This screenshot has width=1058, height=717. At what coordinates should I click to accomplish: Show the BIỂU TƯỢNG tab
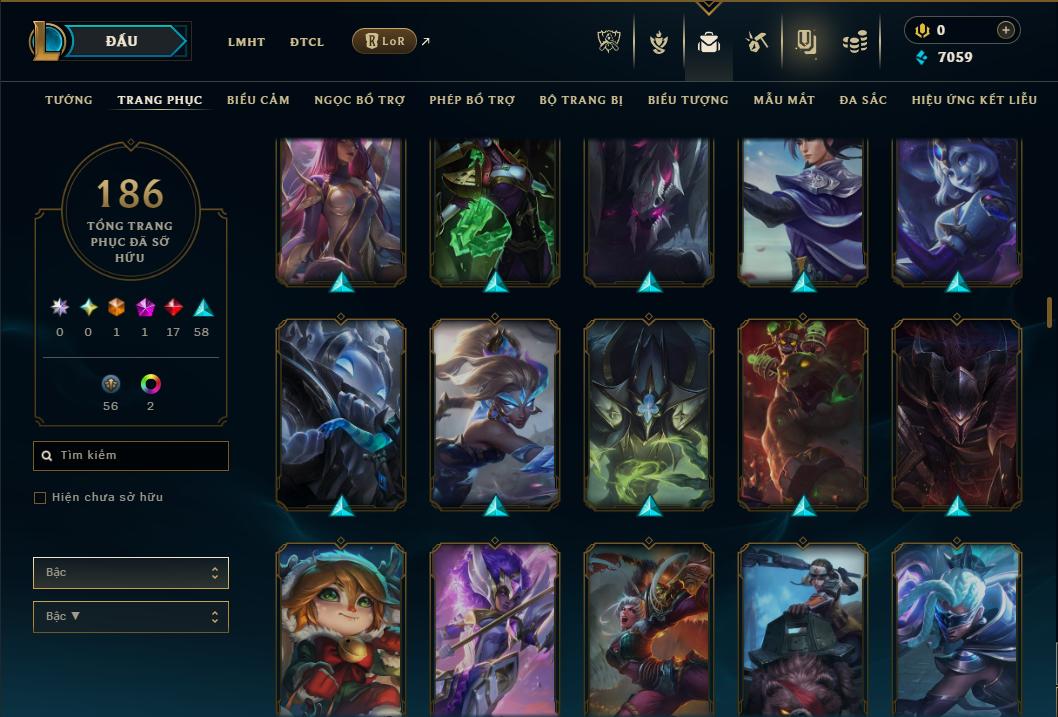(688, 100)
